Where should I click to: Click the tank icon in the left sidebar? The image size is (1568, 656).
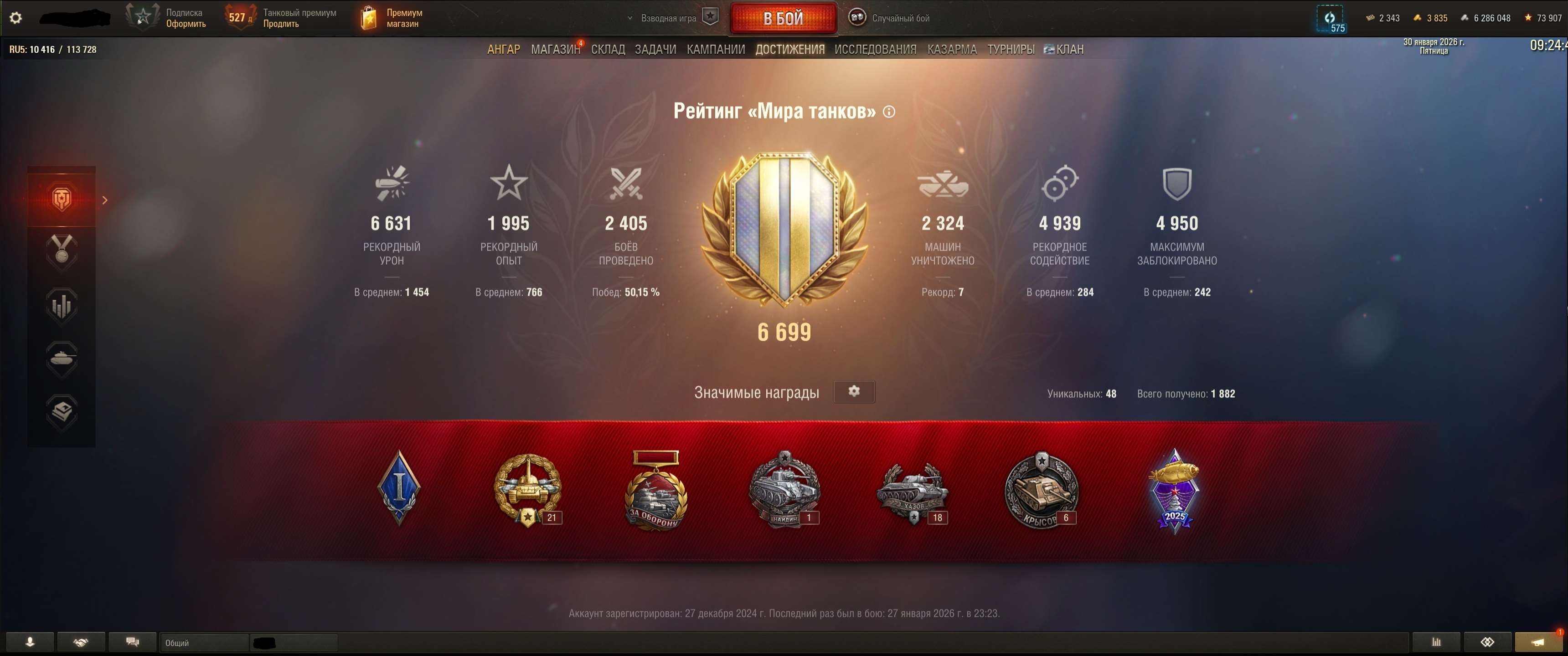tap(61, 359)
